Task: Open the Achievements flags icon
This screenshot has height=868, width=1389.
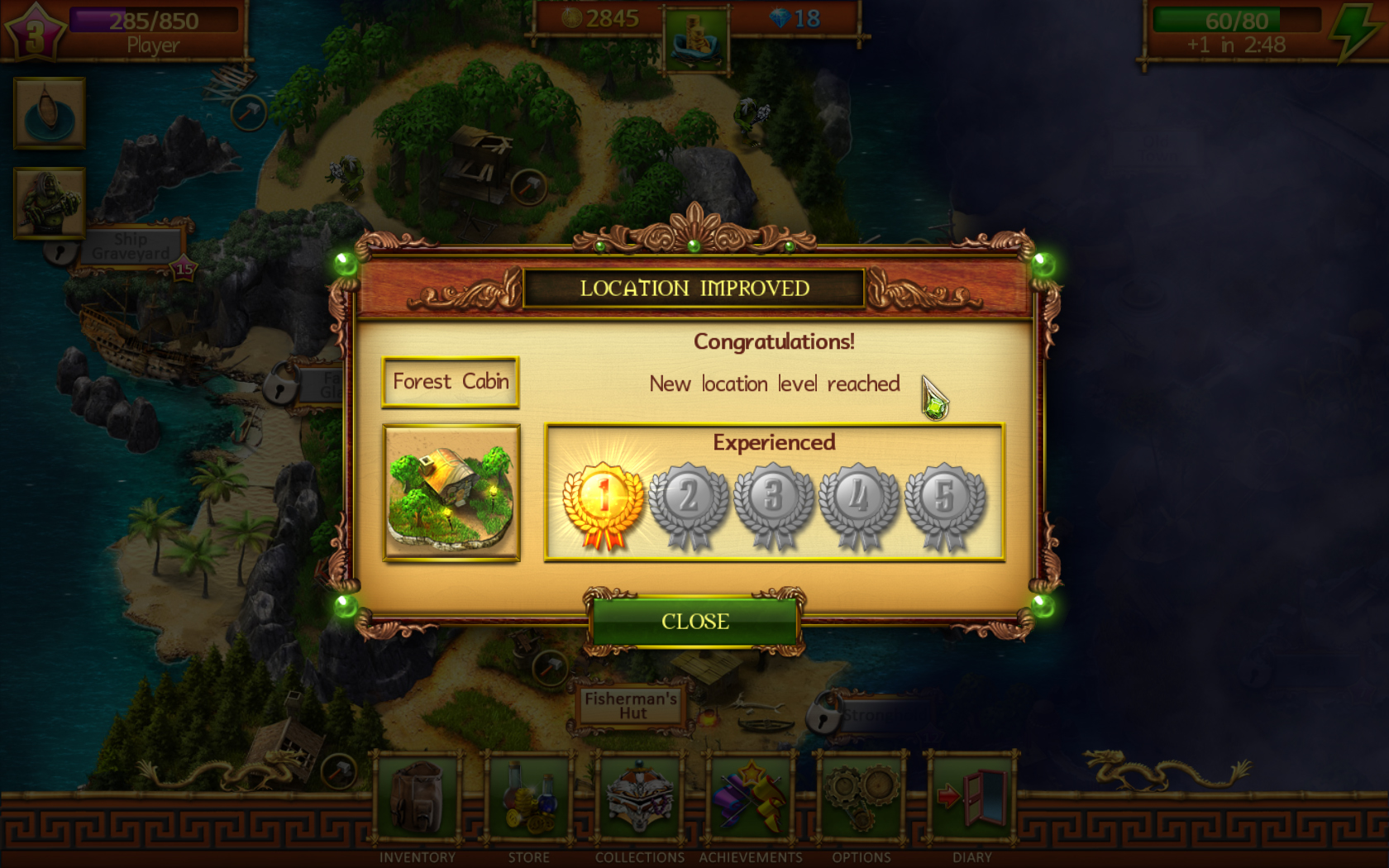Action: [x=751, y=798]
